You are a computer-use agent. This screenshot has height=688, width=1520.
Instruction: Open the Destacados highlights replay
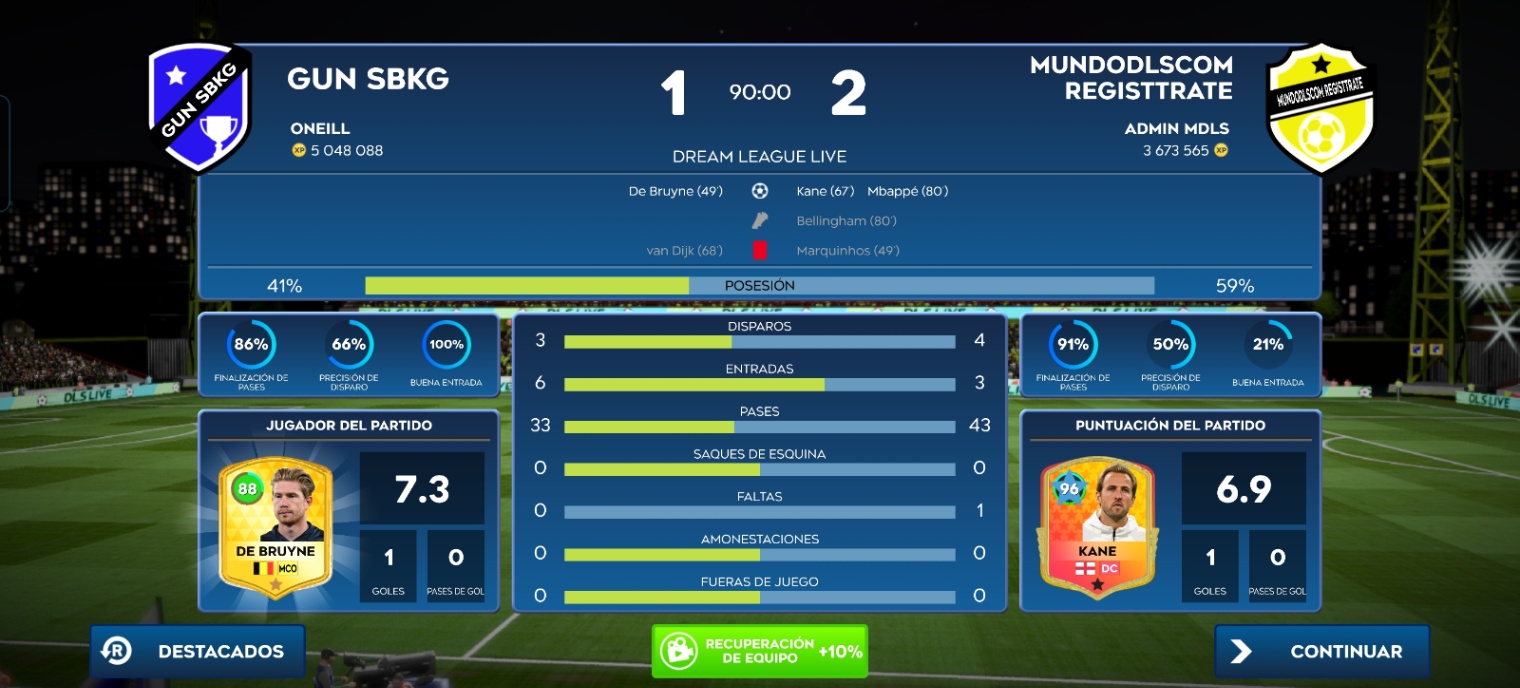[198, 651]
